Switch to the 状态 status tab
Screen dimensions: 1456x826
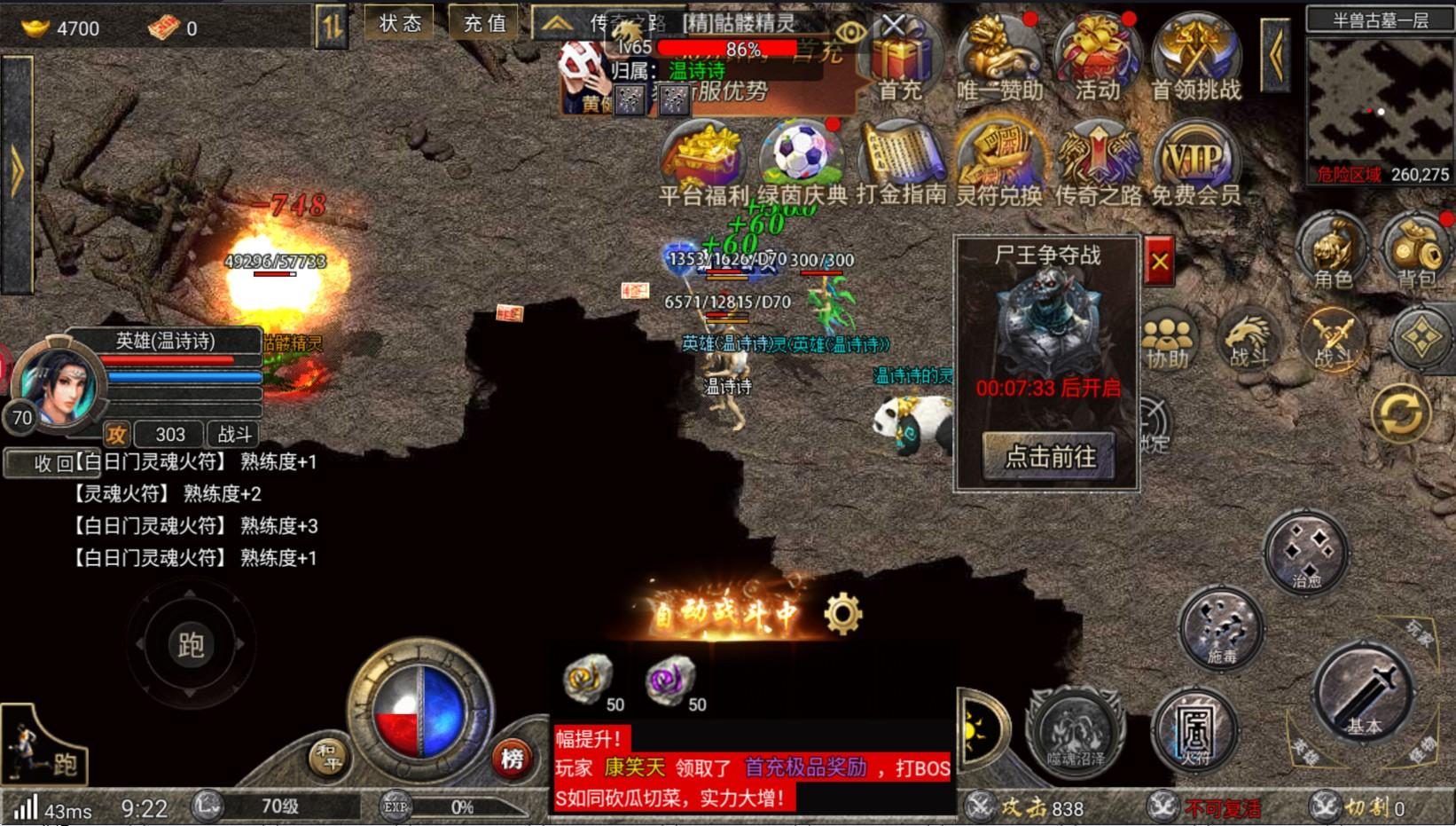pos(400,24)
